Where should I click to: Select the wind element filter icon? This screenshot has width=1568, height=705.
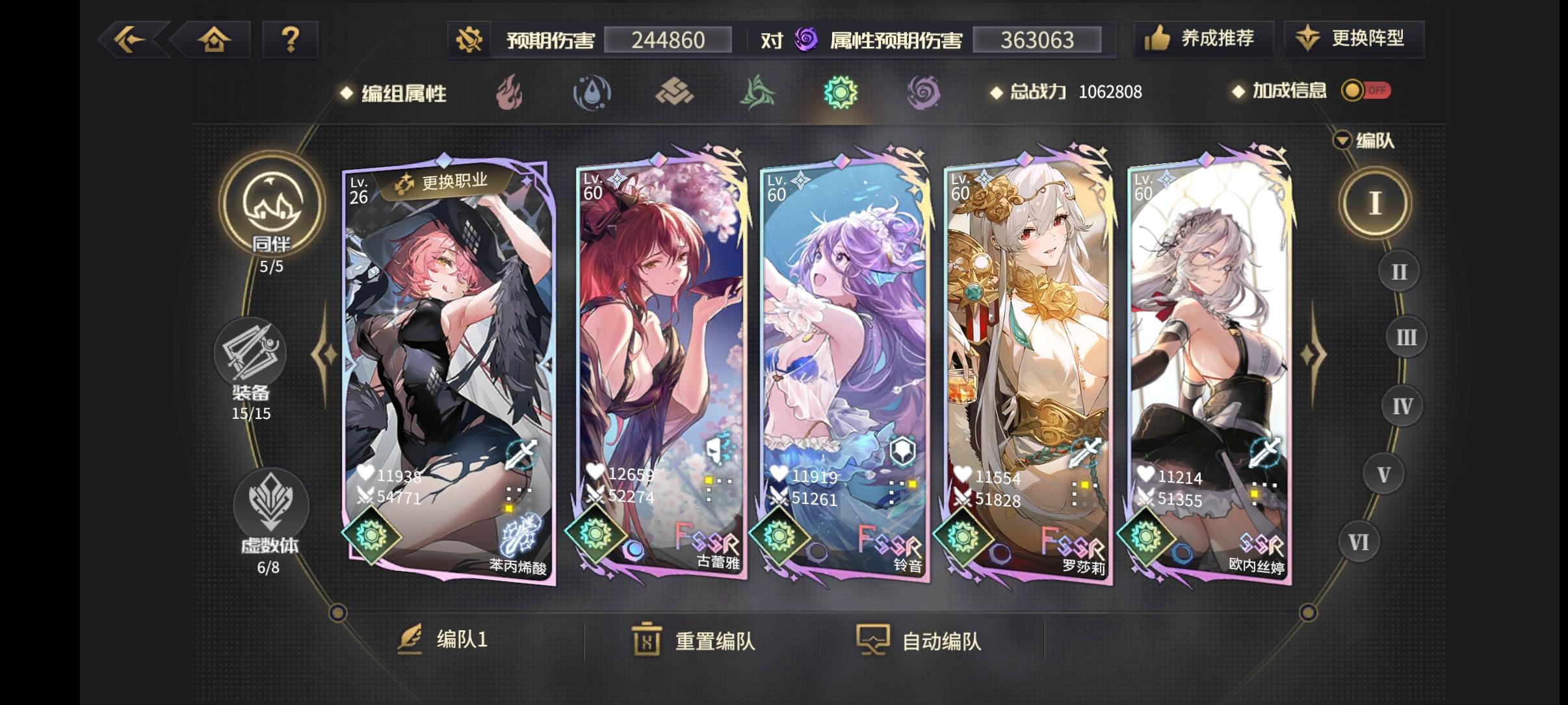[759, 94]
